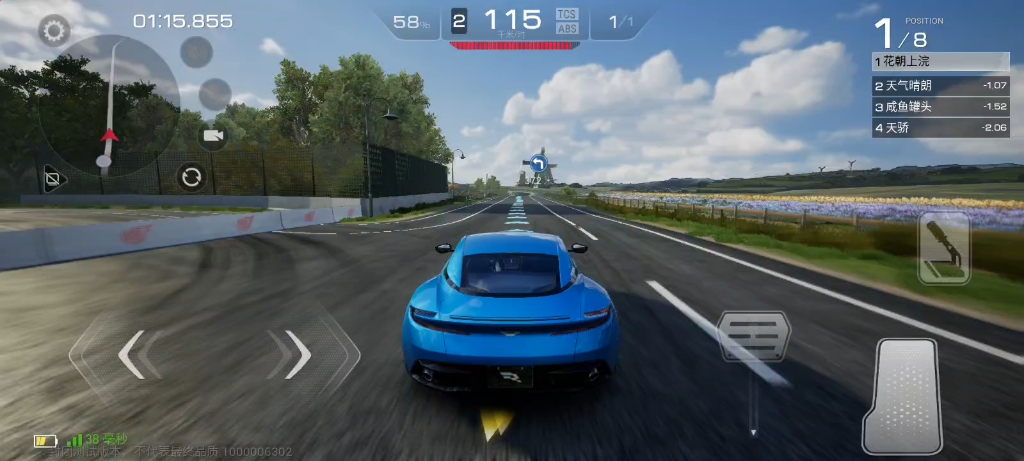1024x461 pixels.
Task: Steer right with the right chevron
Action: click(x=297, y=354)
